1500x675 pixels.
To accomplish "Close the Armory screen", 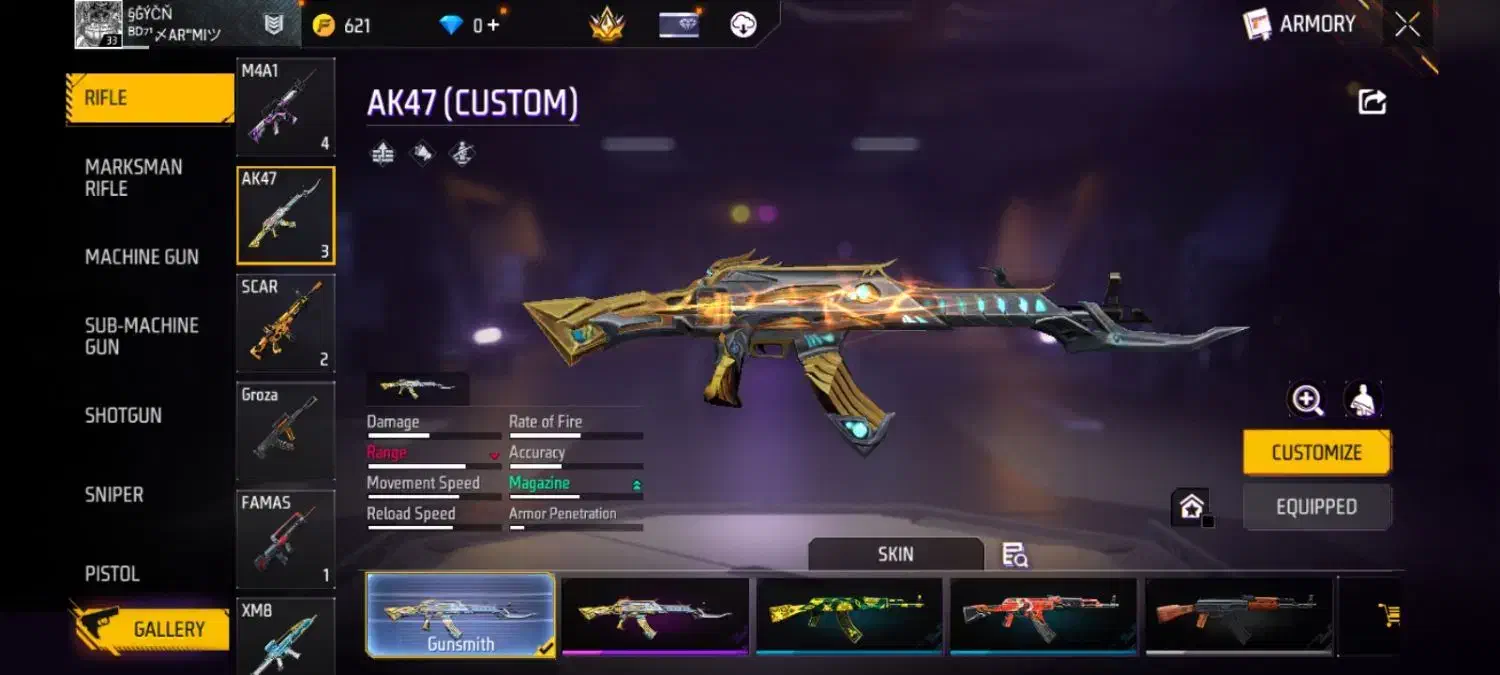I will tap(1407, 25).
